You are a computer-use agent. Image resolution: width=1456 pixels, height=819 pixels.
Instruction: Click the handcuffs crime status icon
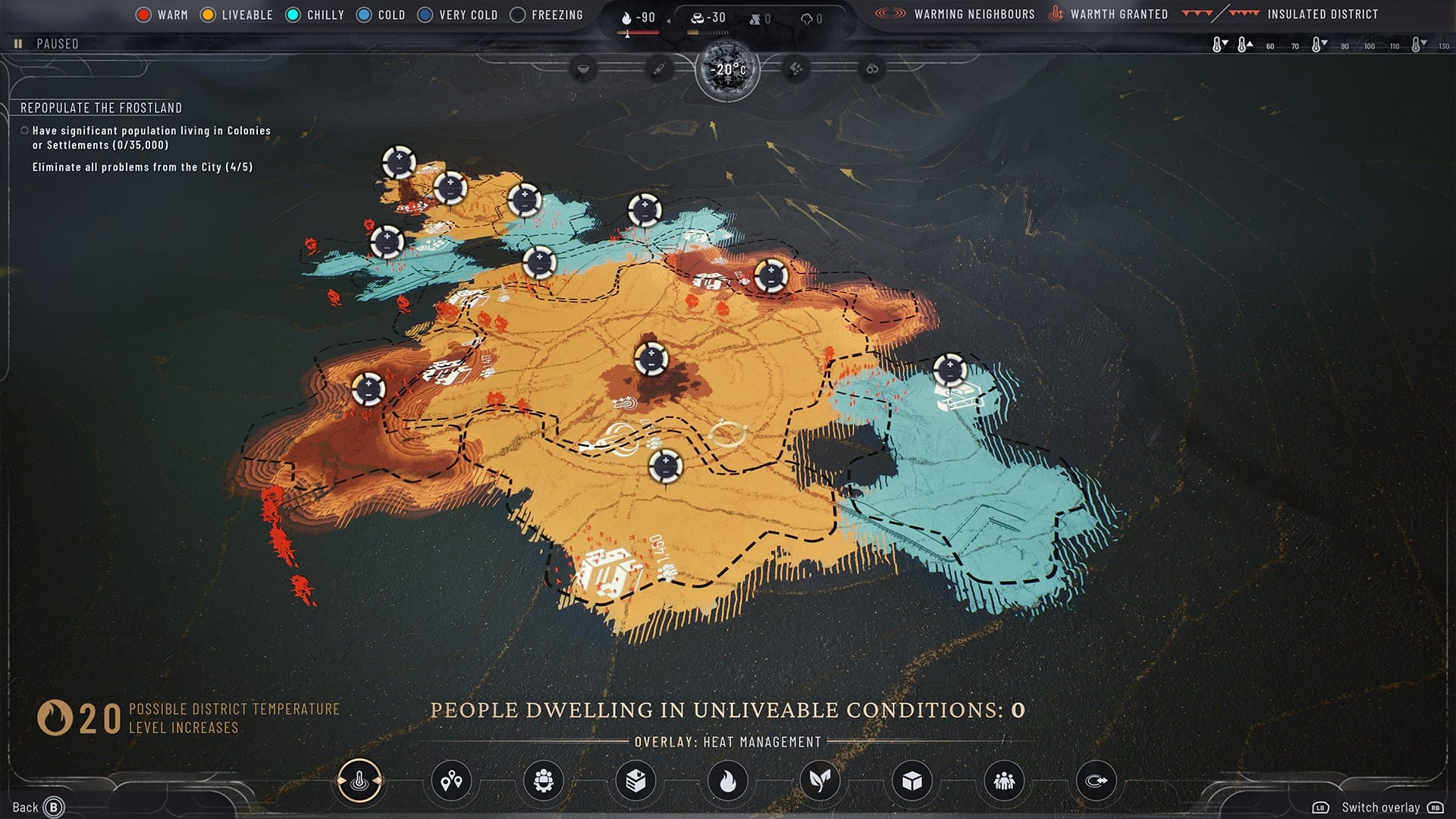pos(872,69)
